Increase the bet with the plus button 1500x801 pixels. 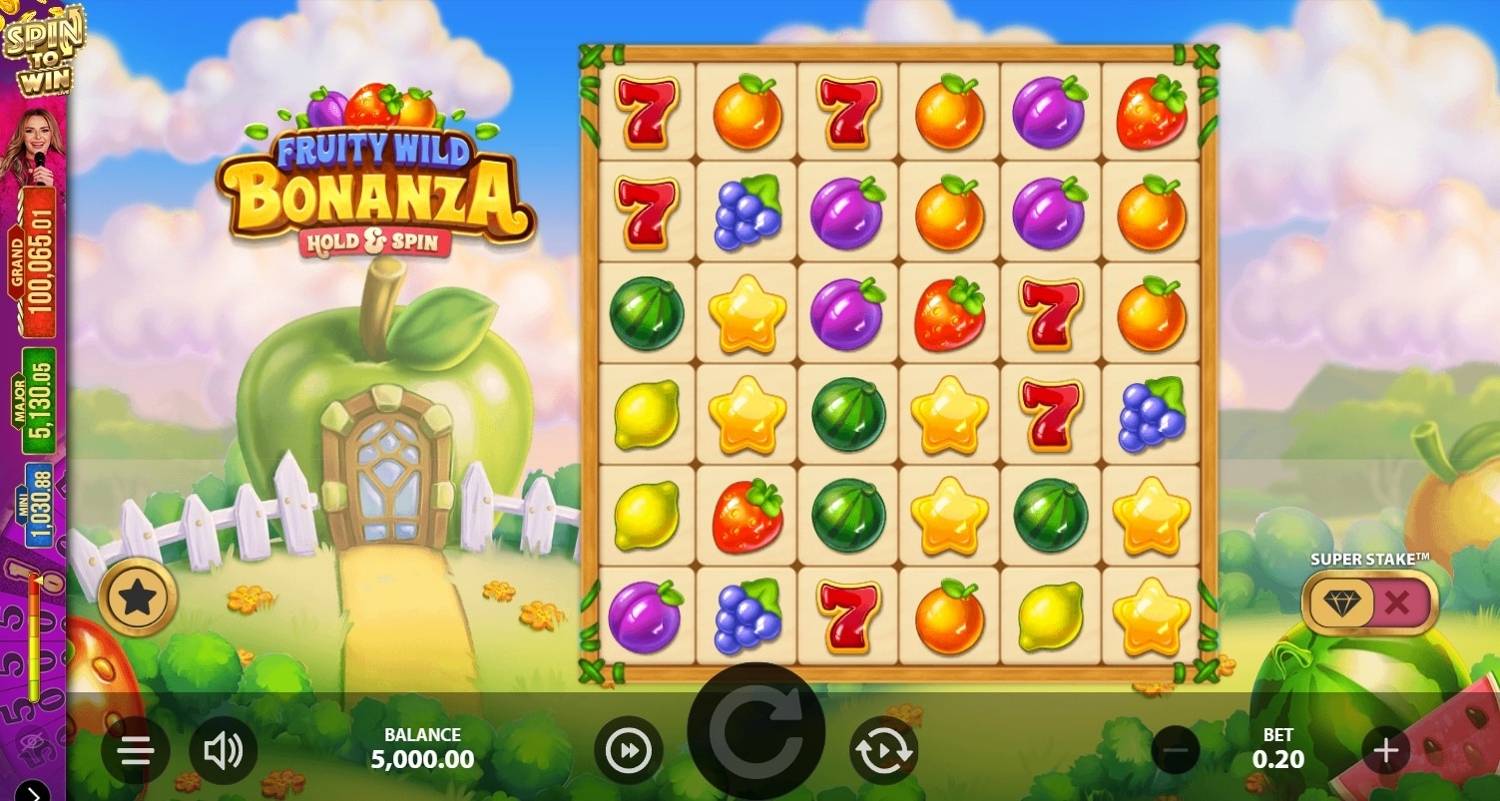pyautogui.click(x=1385, y=750)
